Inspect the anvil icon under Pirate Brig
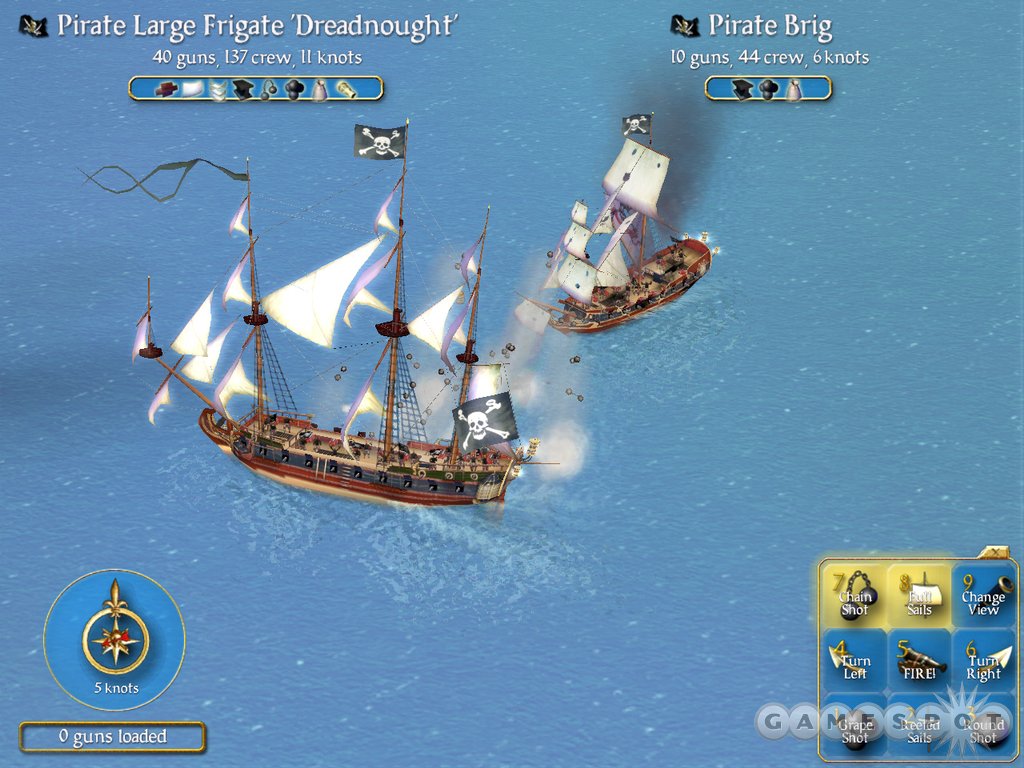Image resolution: width=1024 pixels, height=768 pixels. pyautogui.click(x=743, y=89)
